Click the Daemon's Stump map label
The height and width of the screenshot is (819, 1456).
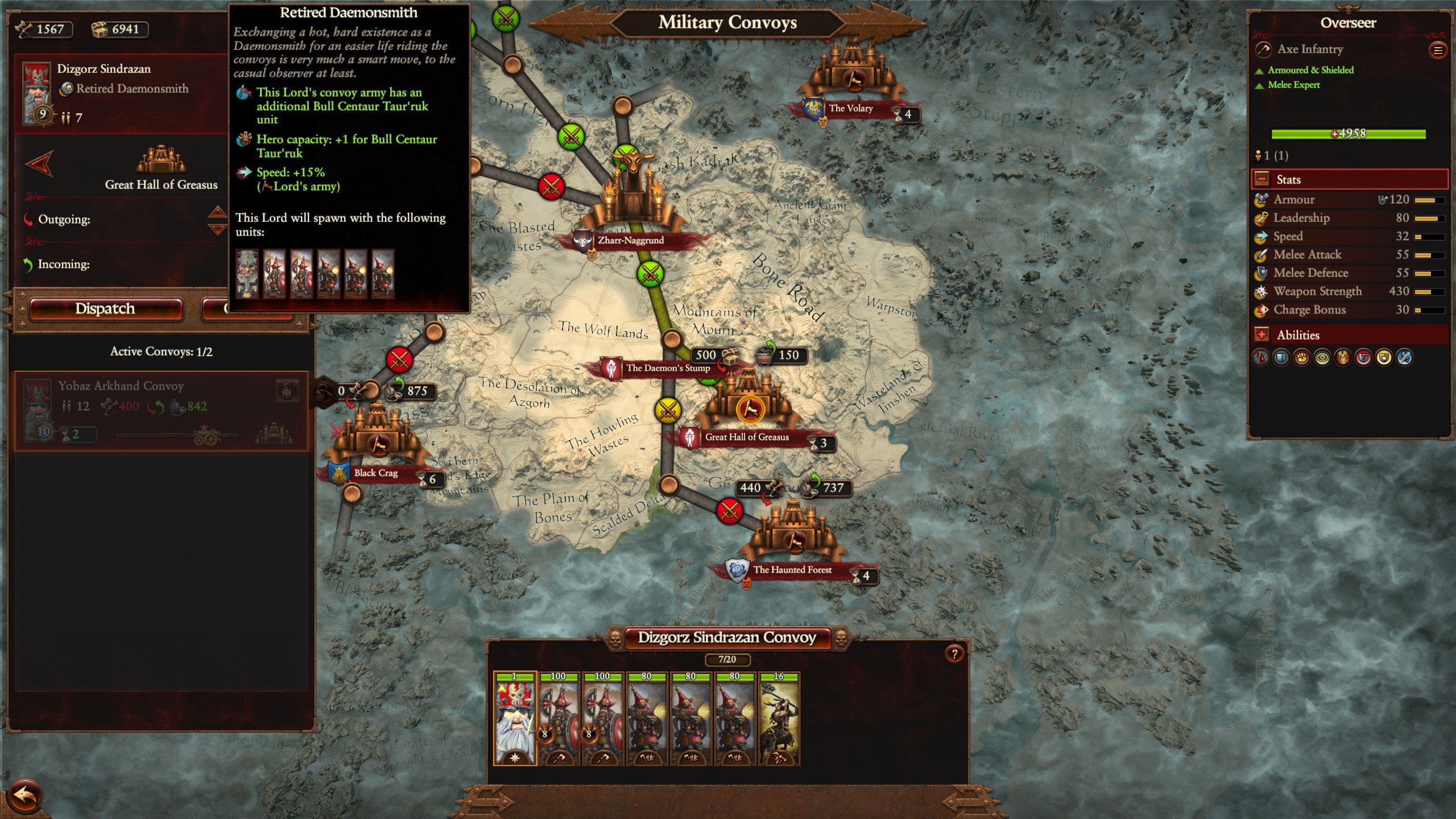[x=668, y=368]
